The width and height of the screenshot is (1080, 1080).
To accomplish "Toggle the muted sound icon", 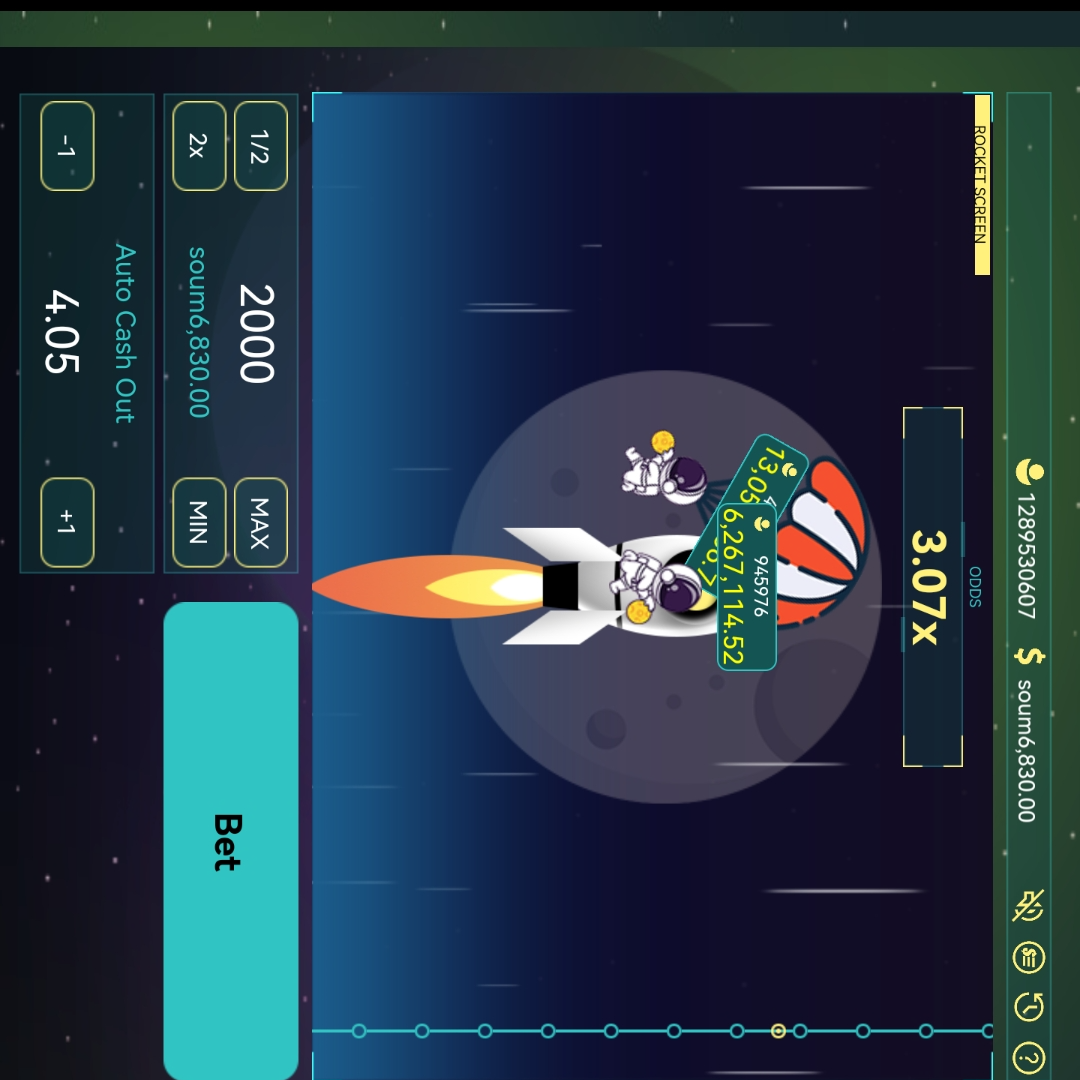I will point(1028,905).
